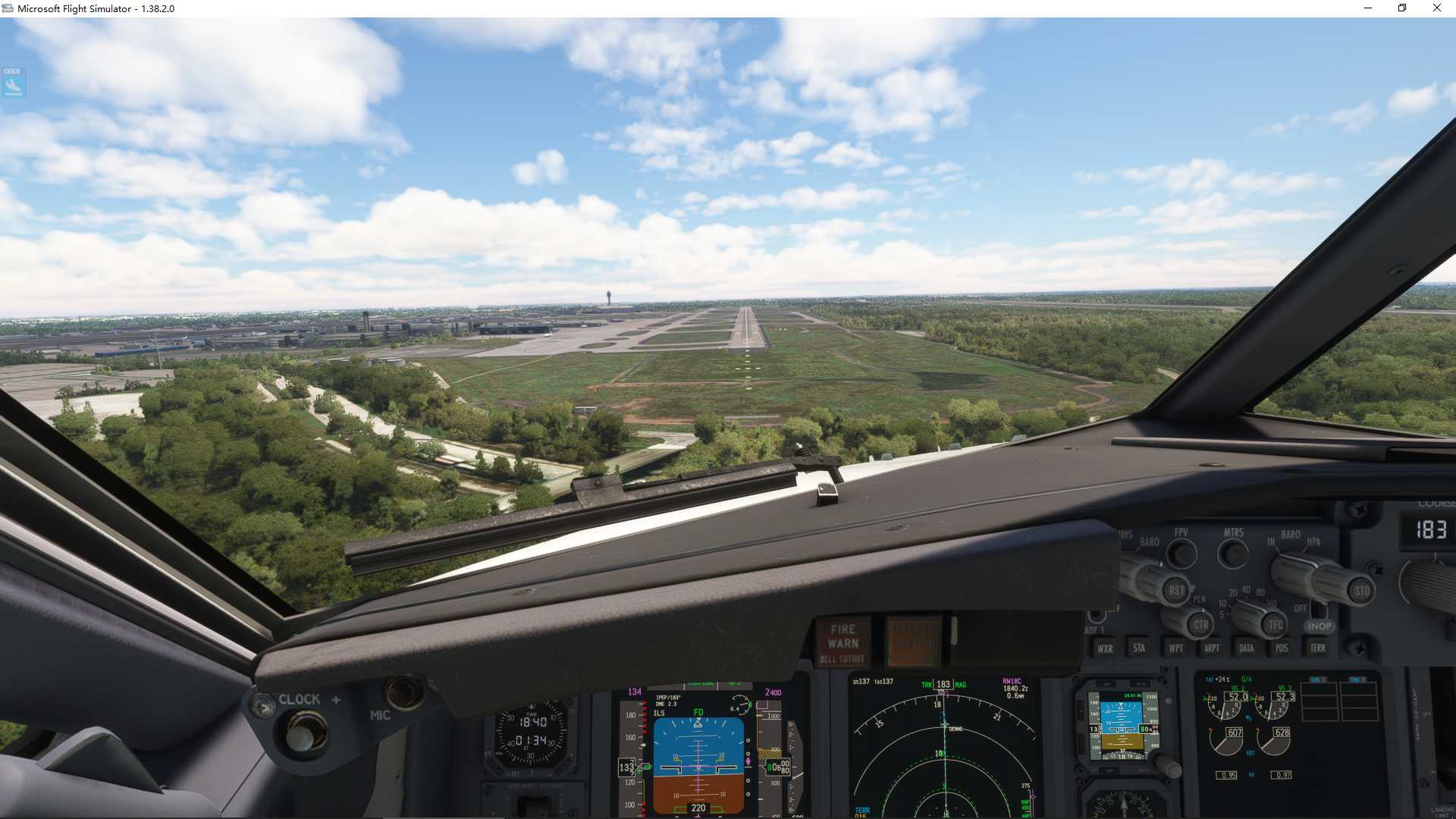Screen dimensions: 1456x819
Task: Select TFC on the traffic selector knob
Action: 1274,623
